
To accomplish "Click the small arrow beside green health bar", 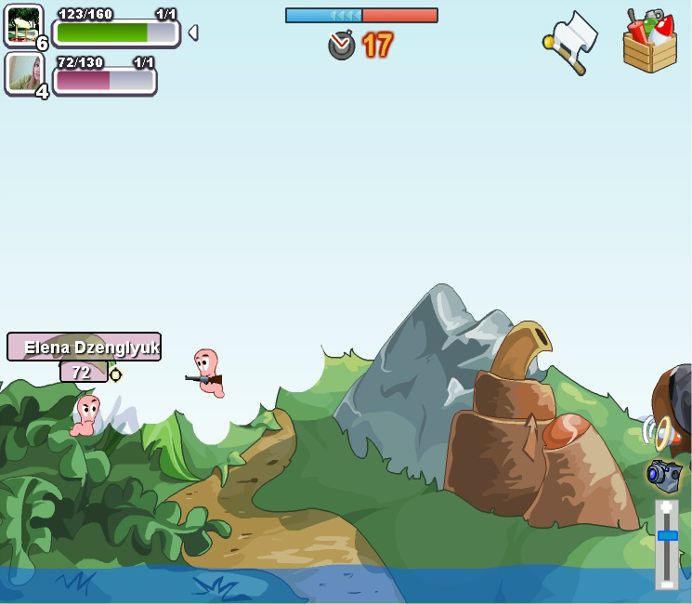I will click(193, 33).
